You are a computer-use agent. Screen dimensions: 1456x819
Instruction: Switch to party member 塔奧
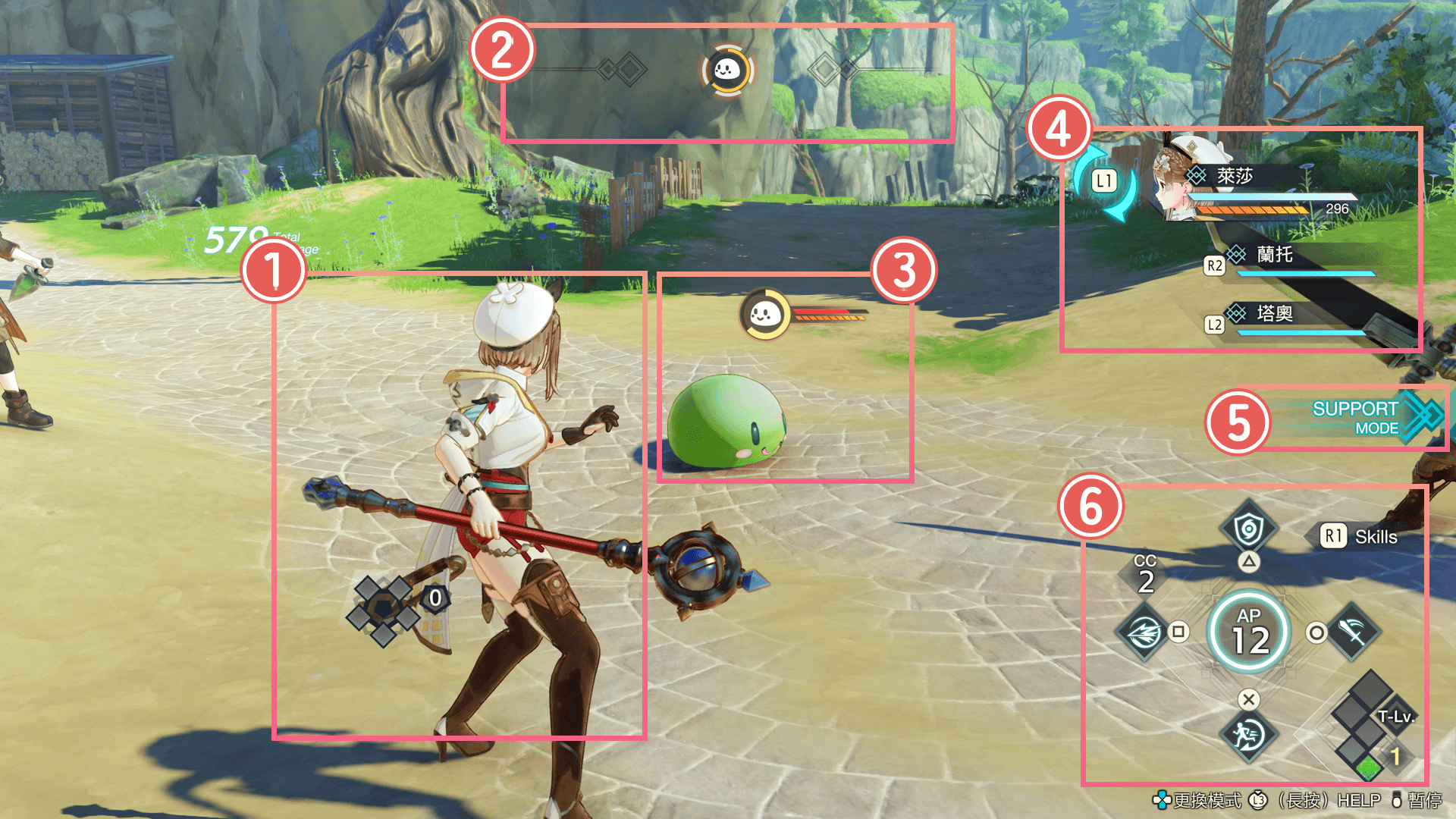(1274, 314)
